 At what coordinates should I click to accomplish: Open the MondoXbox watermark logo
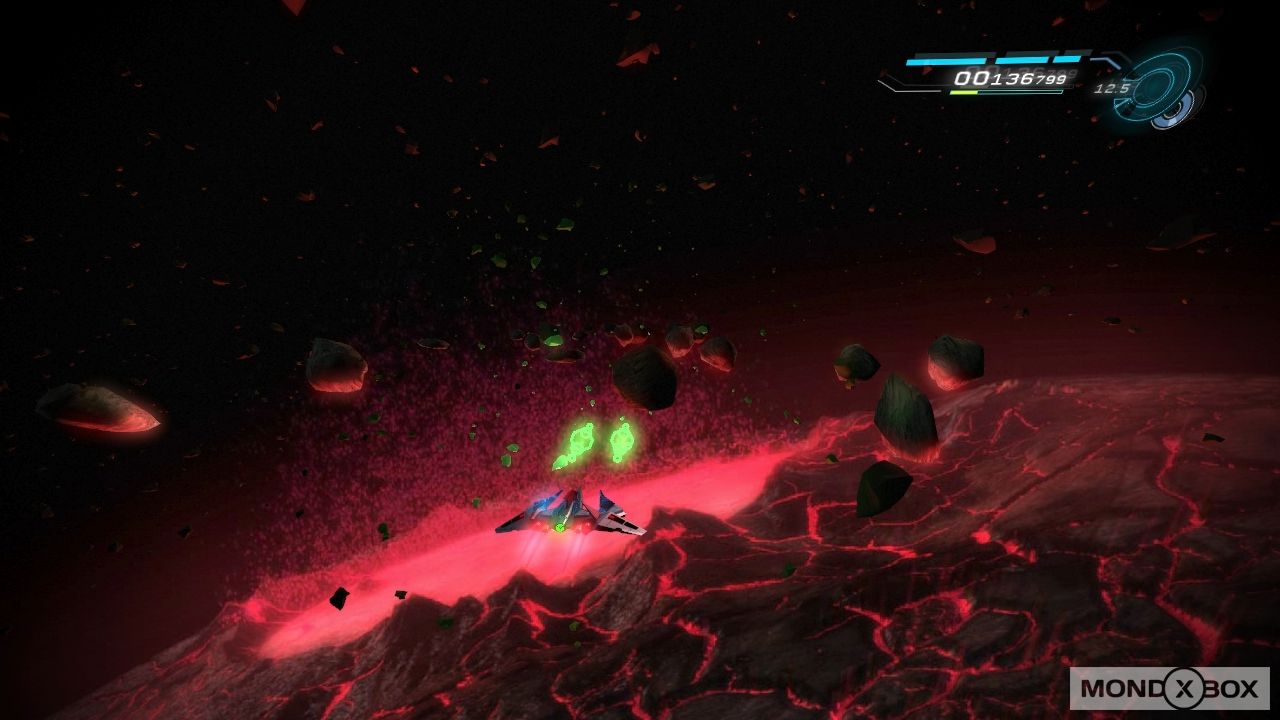pos(1169,688)
